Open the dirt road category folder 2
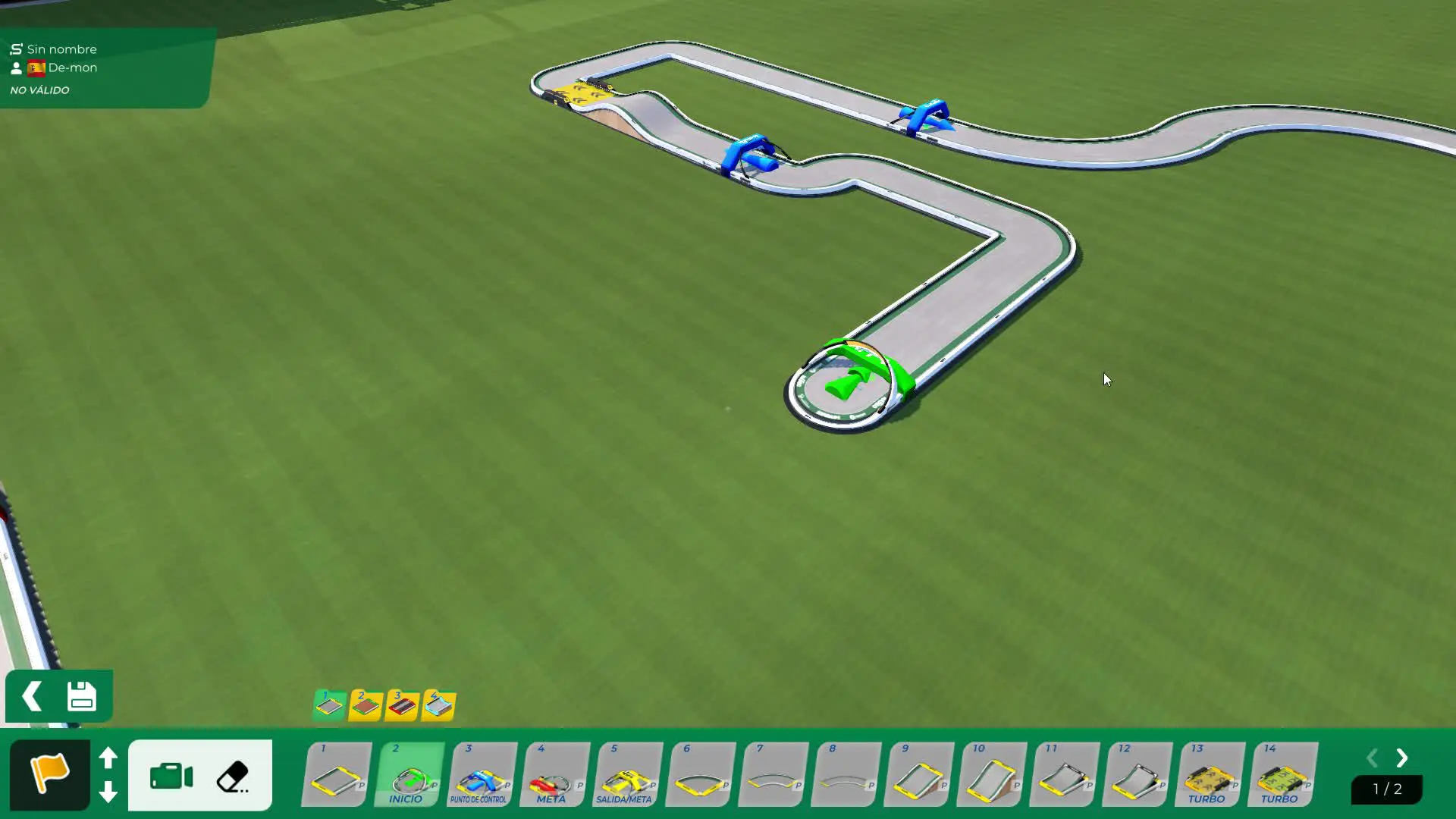1456x819 pixels. 366,705
